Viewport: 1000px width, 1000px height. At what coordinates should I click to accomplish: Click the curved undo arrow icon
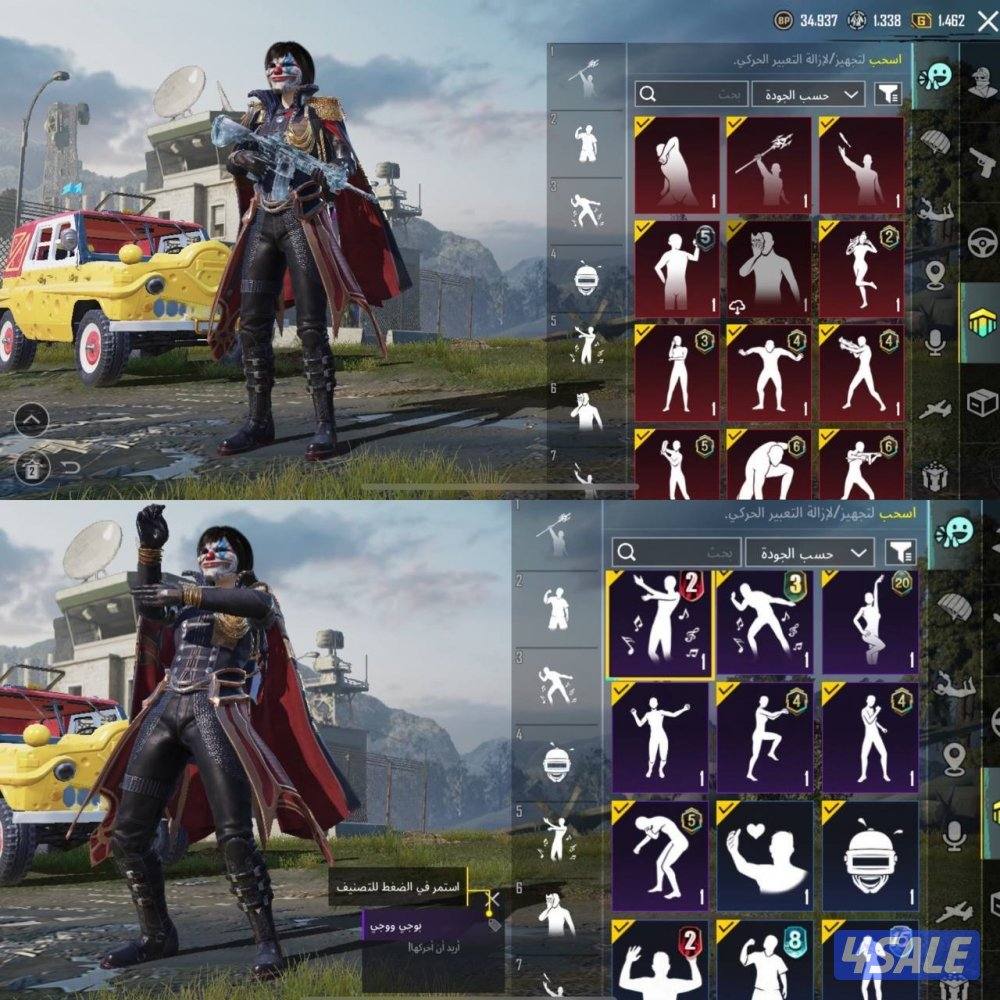69,467
